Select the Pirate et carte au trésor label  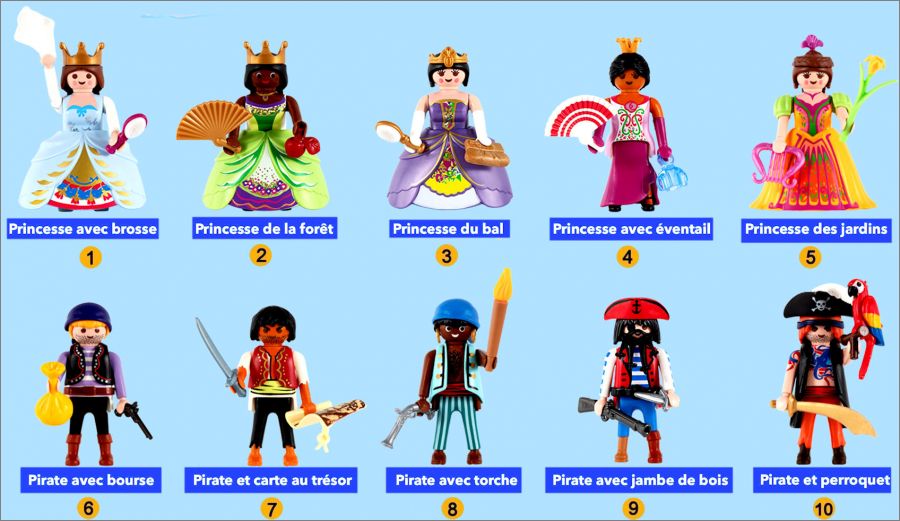tap(272, 480)
